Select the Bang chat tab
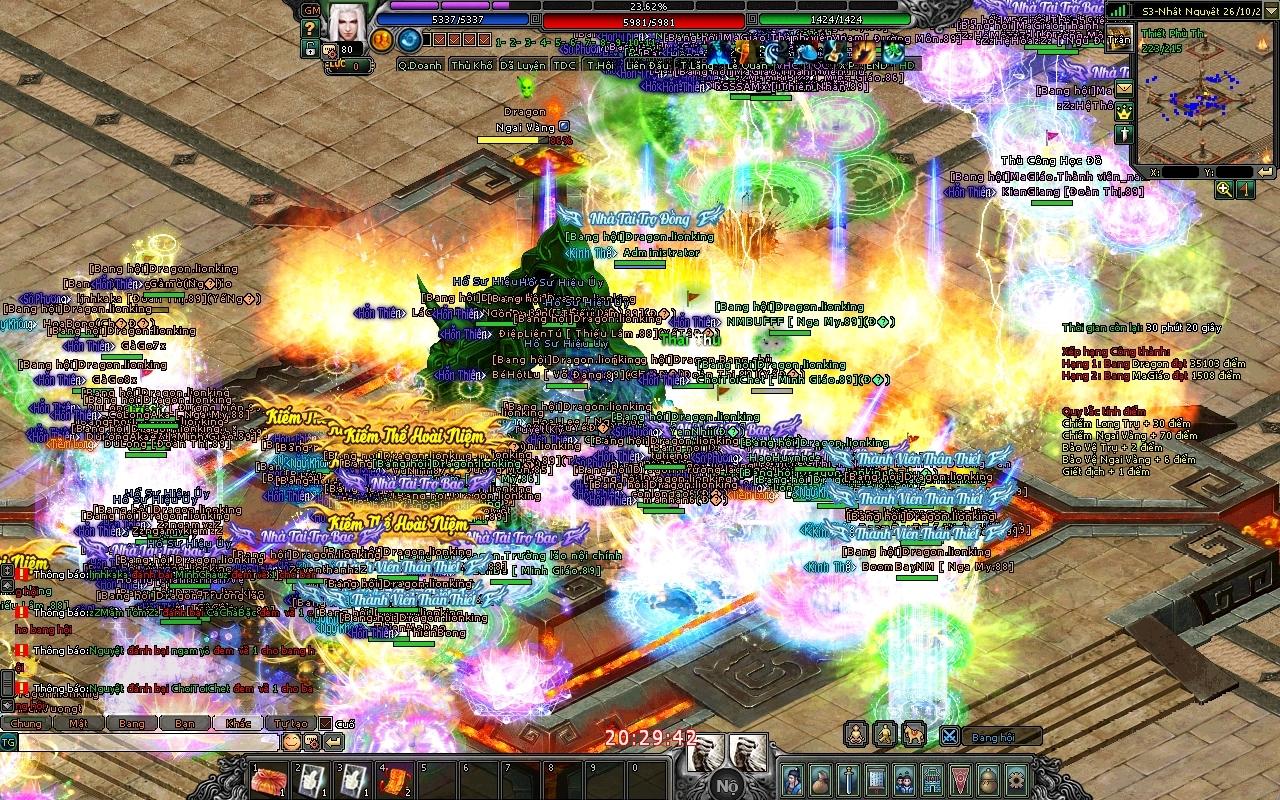The width and height of the screenshot is (1280, 800). click(x=132, y=723)
